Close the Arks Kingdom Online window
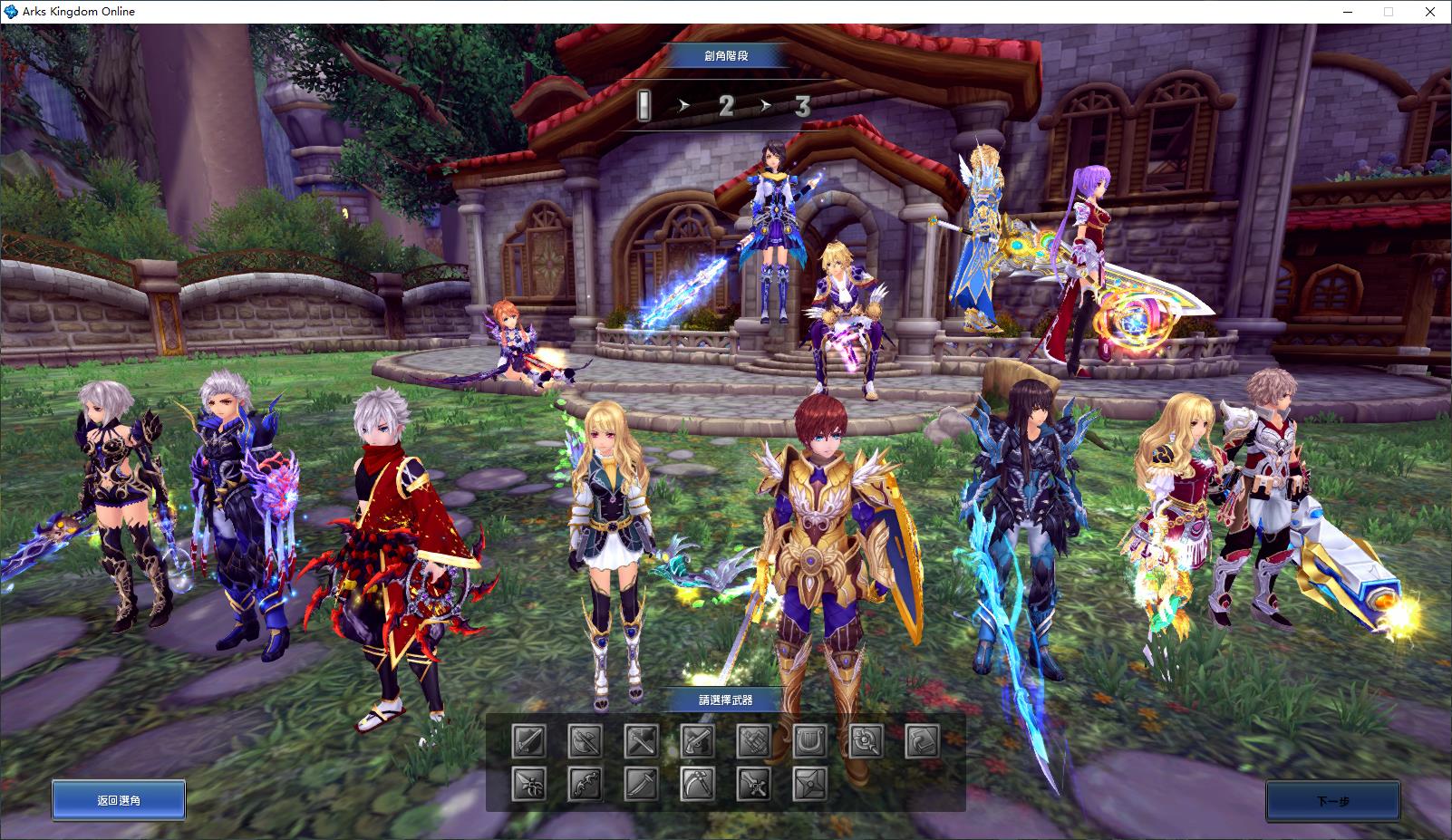This screenshot has height=840, width=1452. point(1431,12)
